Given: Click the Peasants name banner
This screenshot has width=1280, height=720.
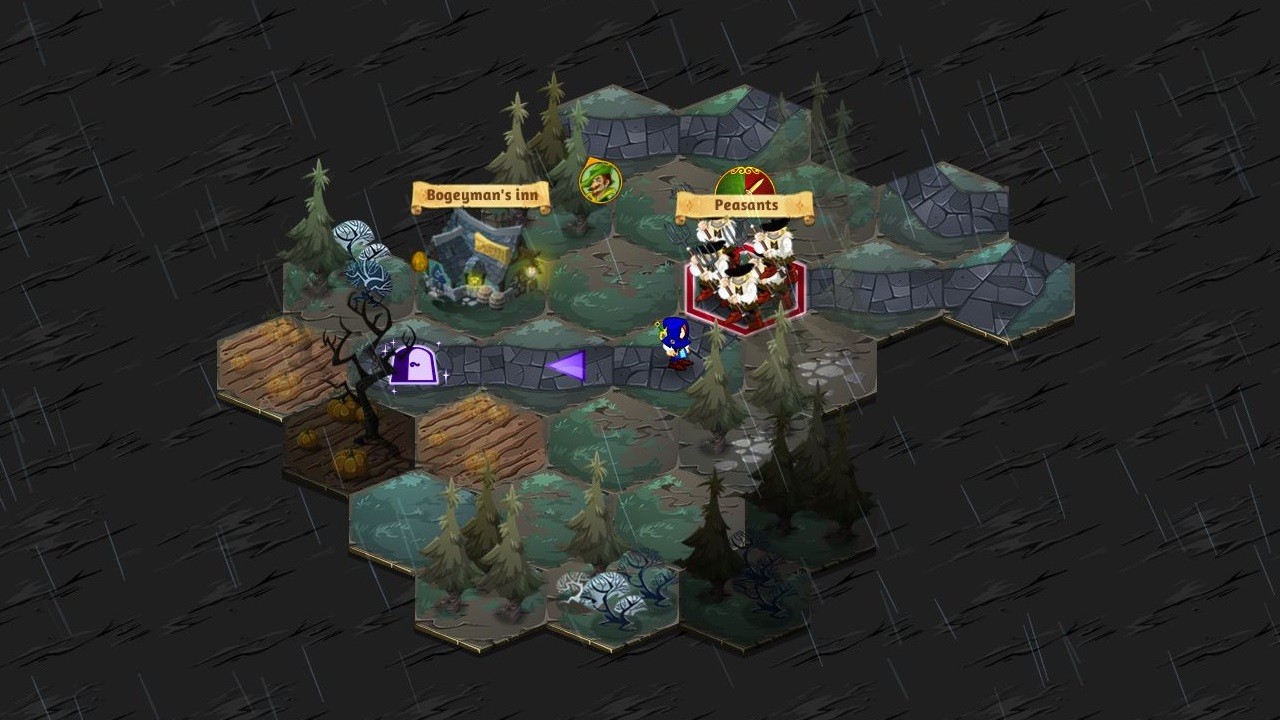Looking at the screenshot, I should click(745, 206).
